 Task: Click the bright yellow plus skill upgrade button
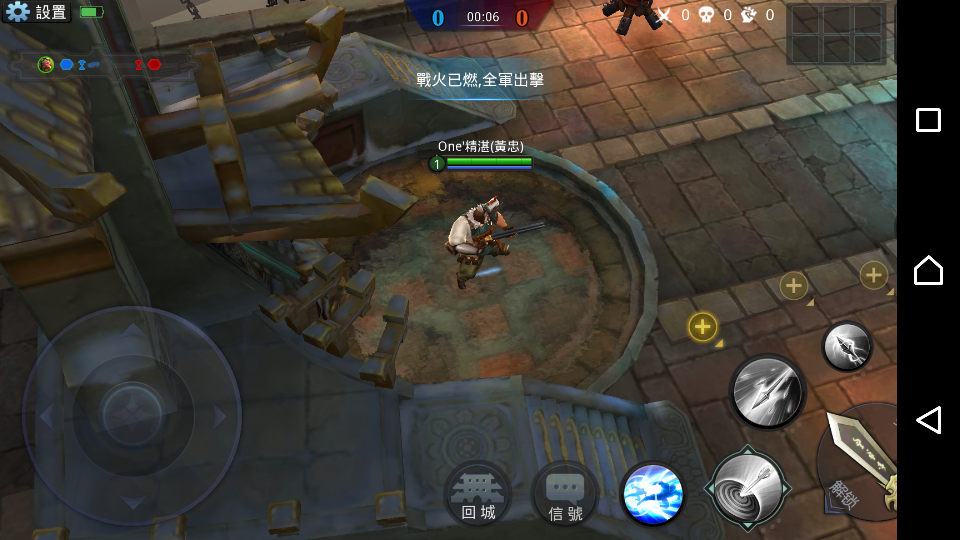coord(703,326)
